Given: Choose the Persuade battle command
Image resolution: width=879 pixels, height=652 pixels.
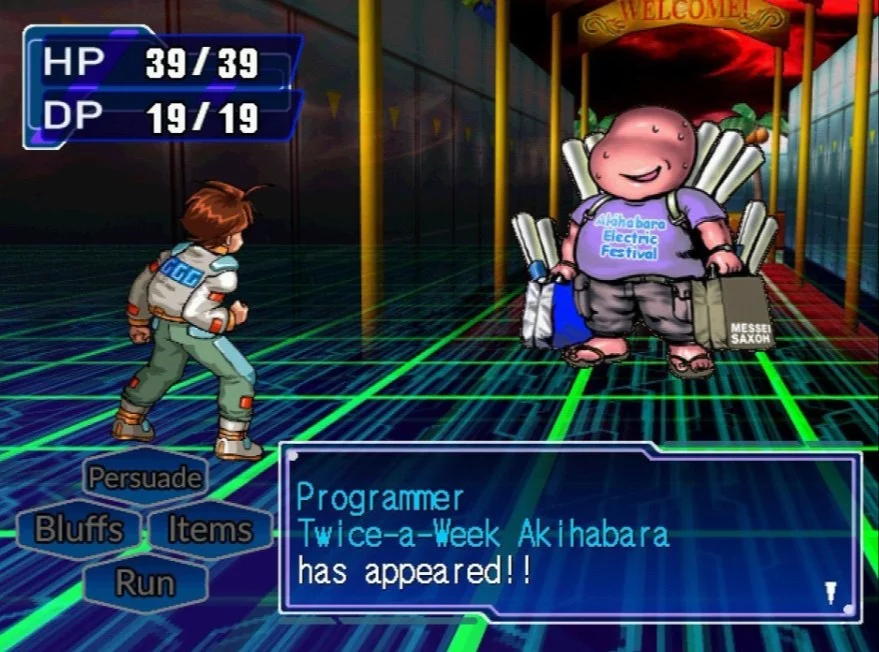Looking at the screenshot, I should pyautogui.click(x=144, y=478).
